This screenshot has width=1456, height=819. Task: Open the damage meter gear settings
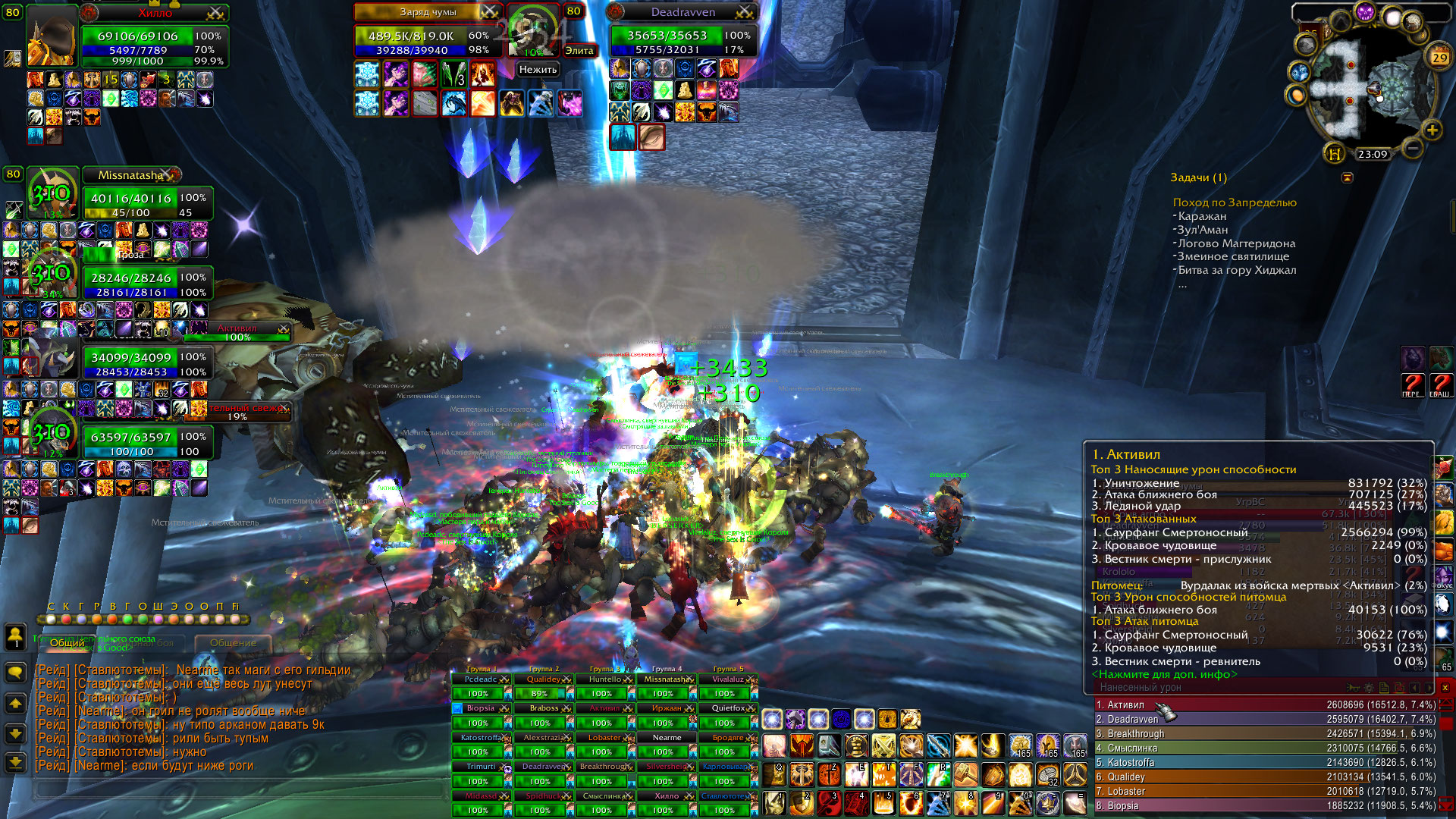point(1368,688)
